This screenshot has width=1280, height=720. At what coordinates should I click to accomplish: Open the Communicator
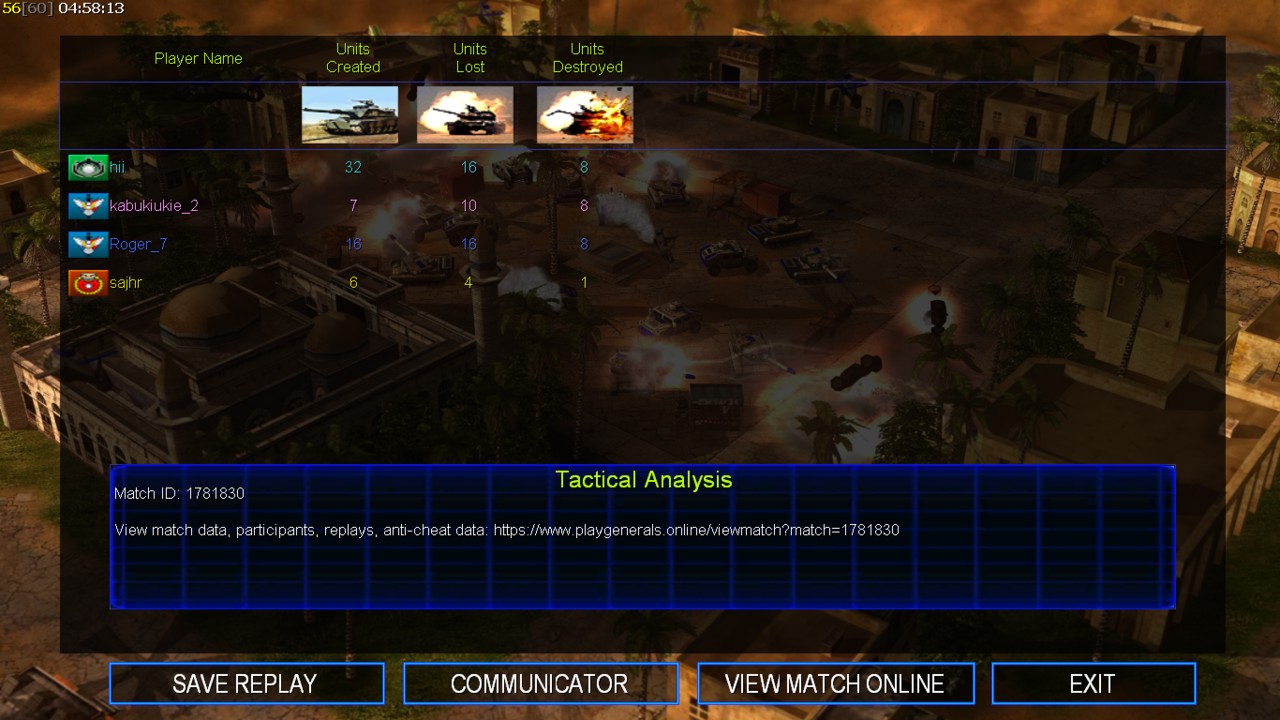[540, 684]
